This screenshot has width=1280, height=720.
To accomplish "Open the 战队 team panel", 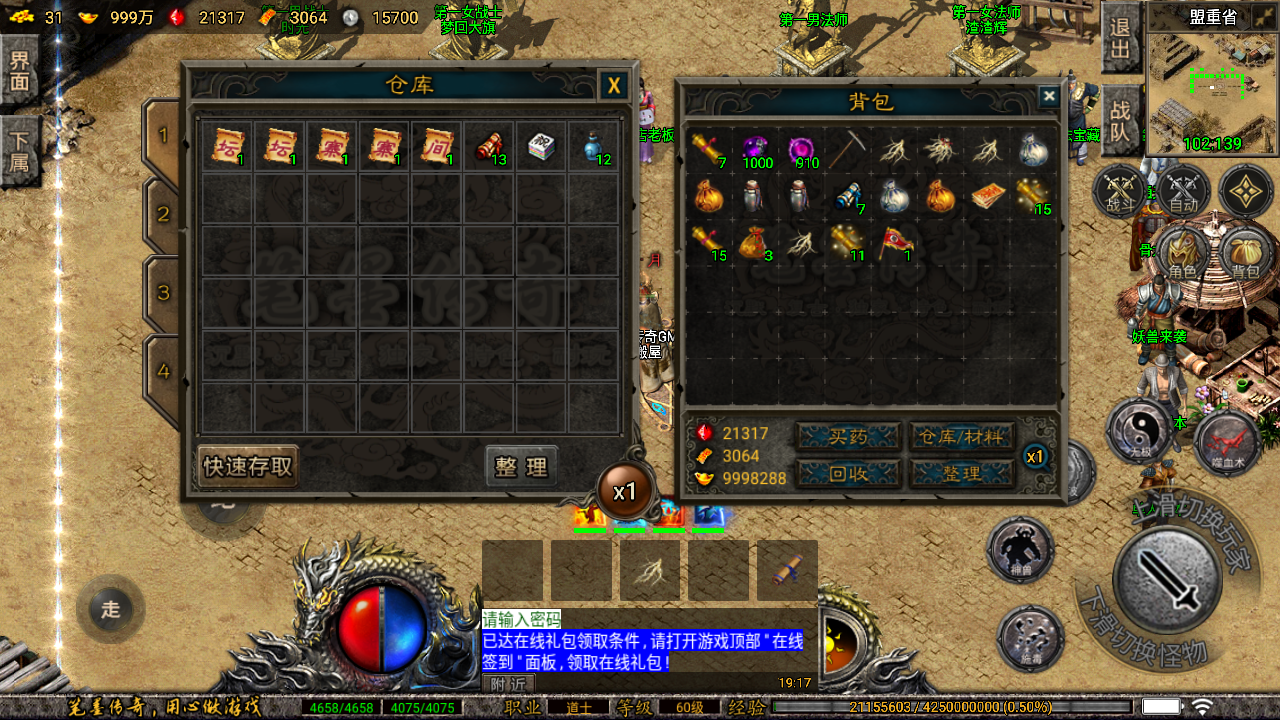I will coord(1121,117).
